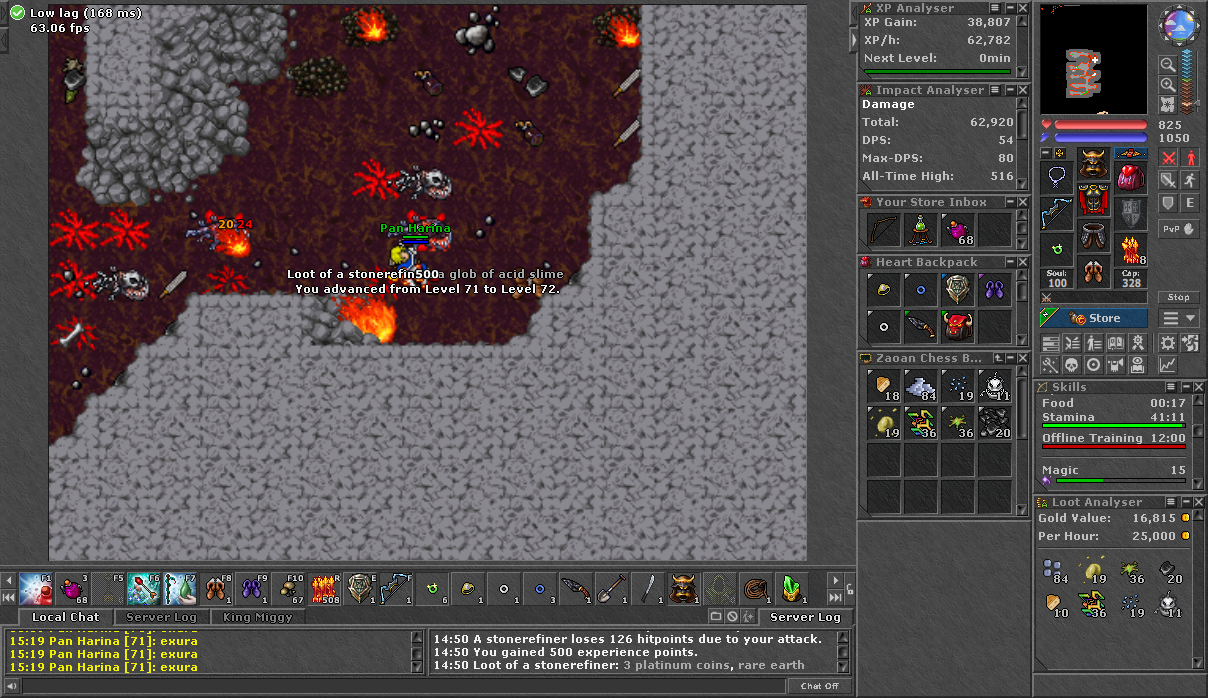Viewport: 1208px width, 698px height.
Task: Toggle the Chat Off button
Action: [819, 686]
